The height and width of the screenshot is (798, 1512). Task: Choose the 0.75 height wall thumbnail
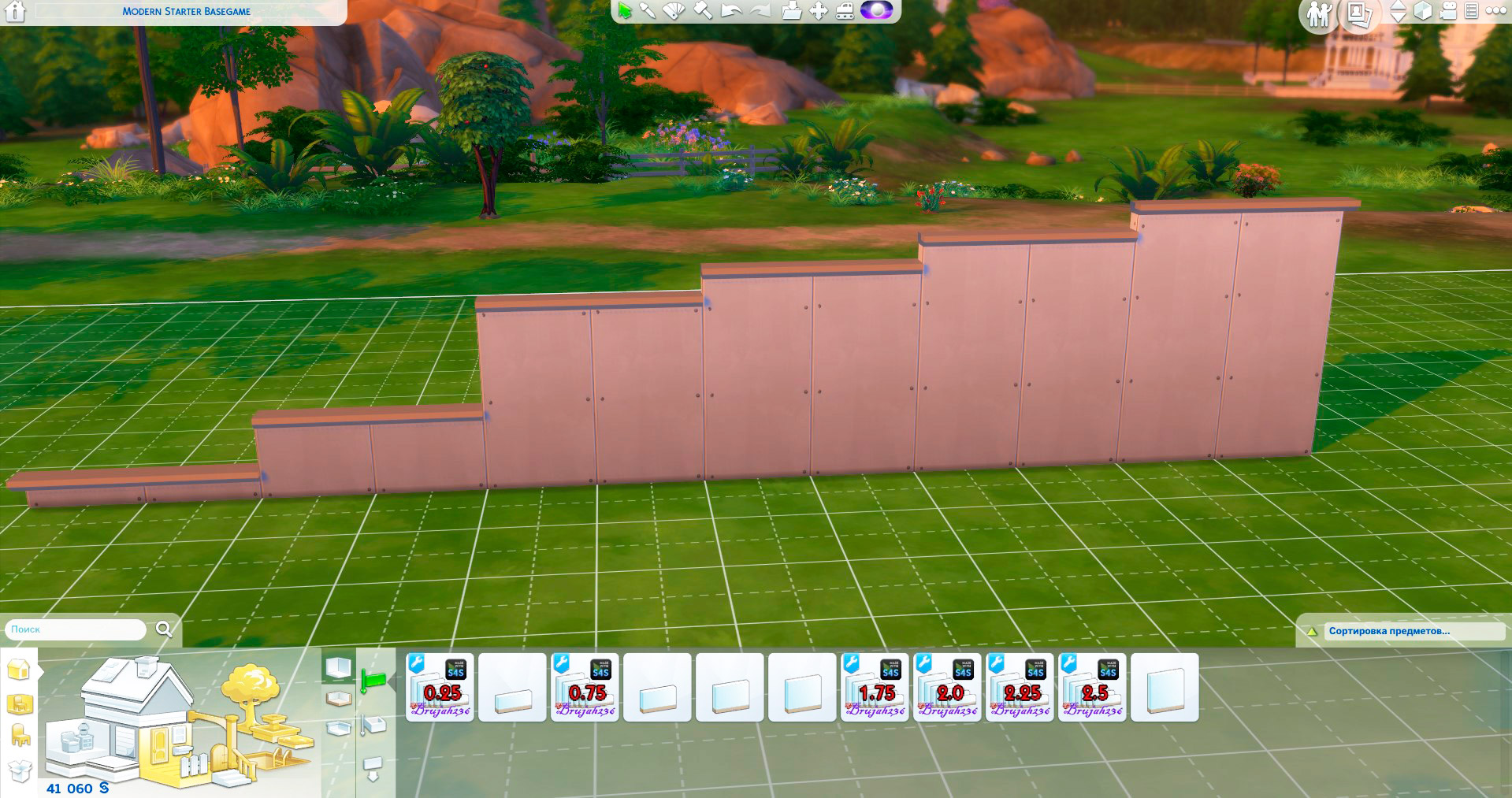(x=585, y=687)
